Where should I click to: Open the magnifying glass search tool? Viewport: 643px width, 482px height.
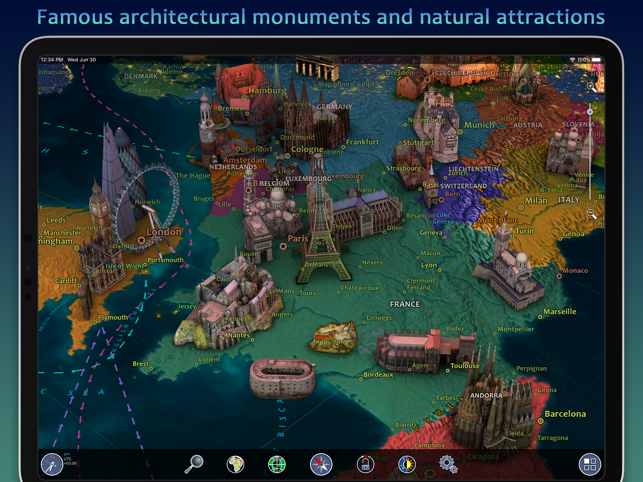194,463
